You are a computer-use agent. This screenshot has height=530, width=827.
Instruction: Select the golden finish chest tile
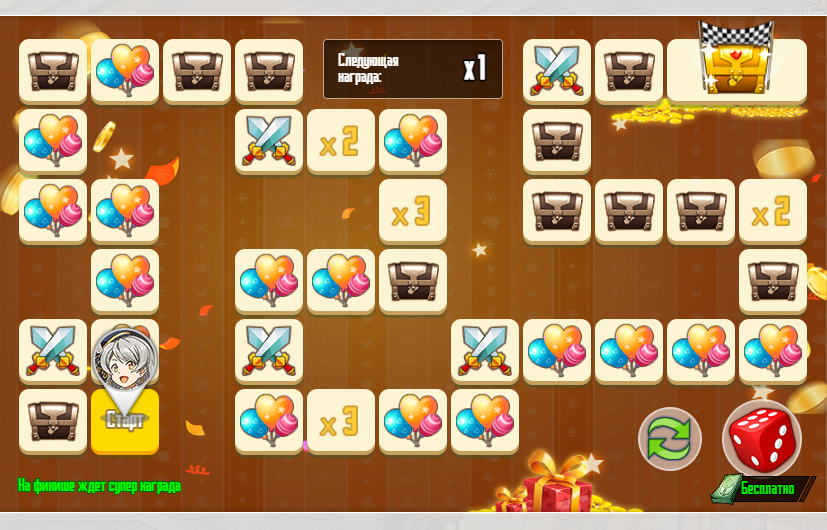[x=736, y=69]
